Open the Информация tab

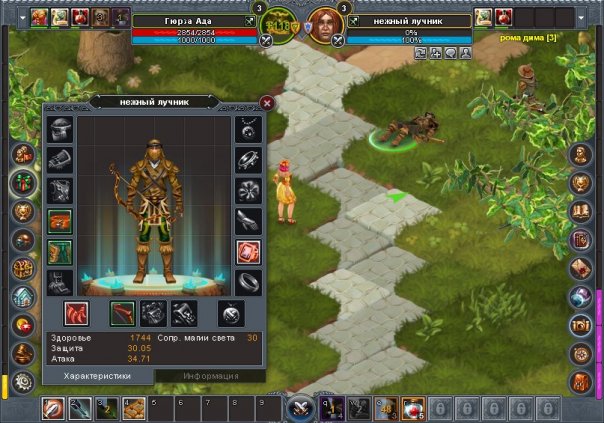(210, 376)
